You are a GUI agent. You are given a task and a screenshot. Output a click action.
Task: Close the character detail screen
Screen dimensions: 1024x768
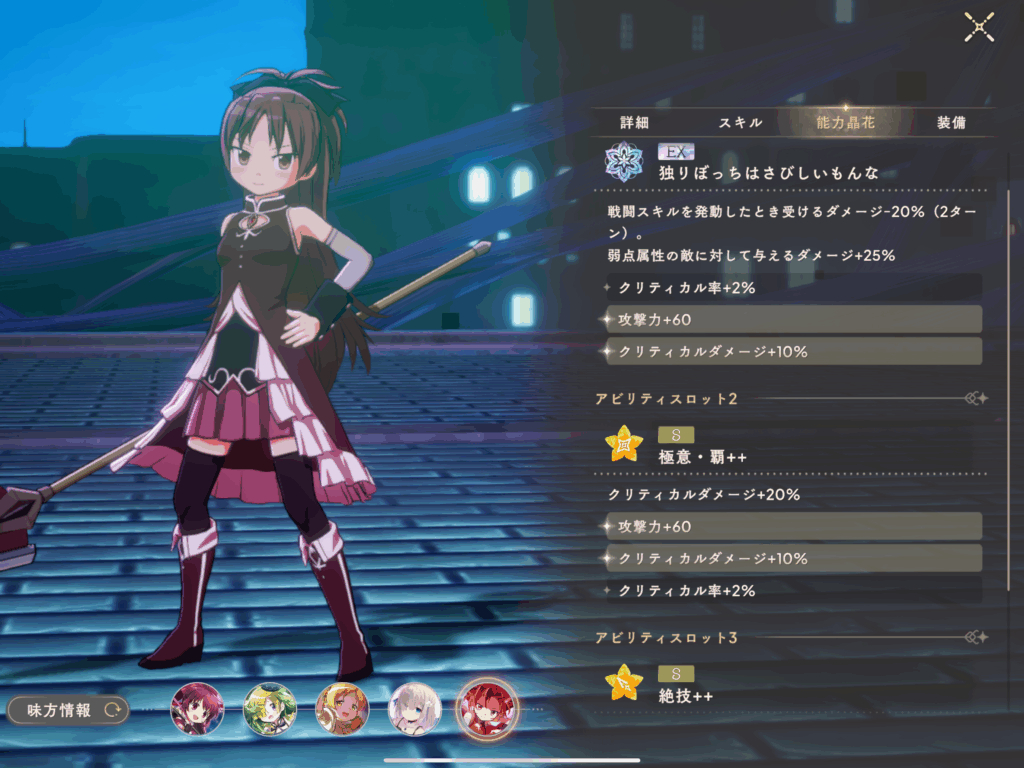click(978, 27)
